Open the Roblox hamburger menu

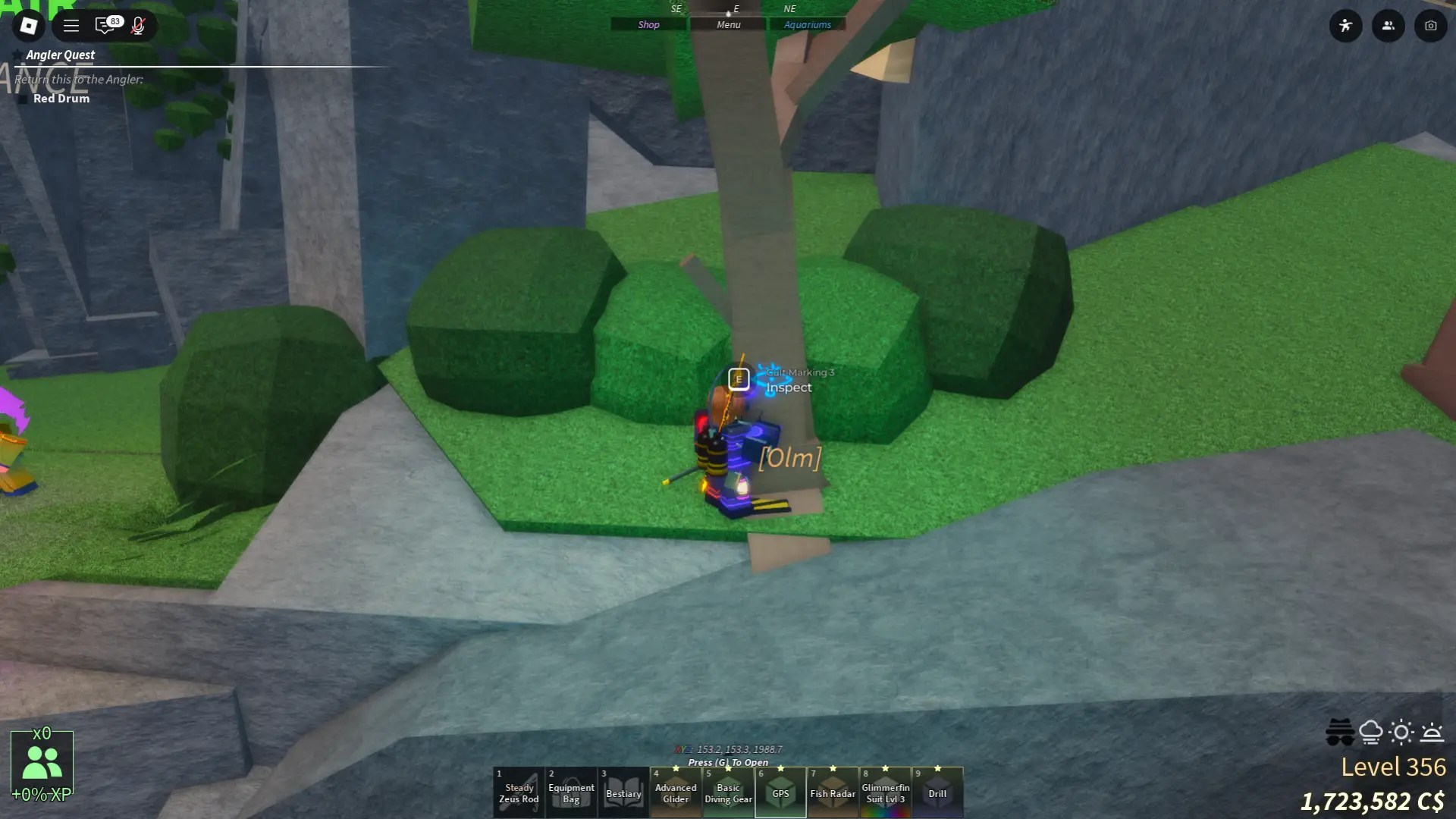71,25
